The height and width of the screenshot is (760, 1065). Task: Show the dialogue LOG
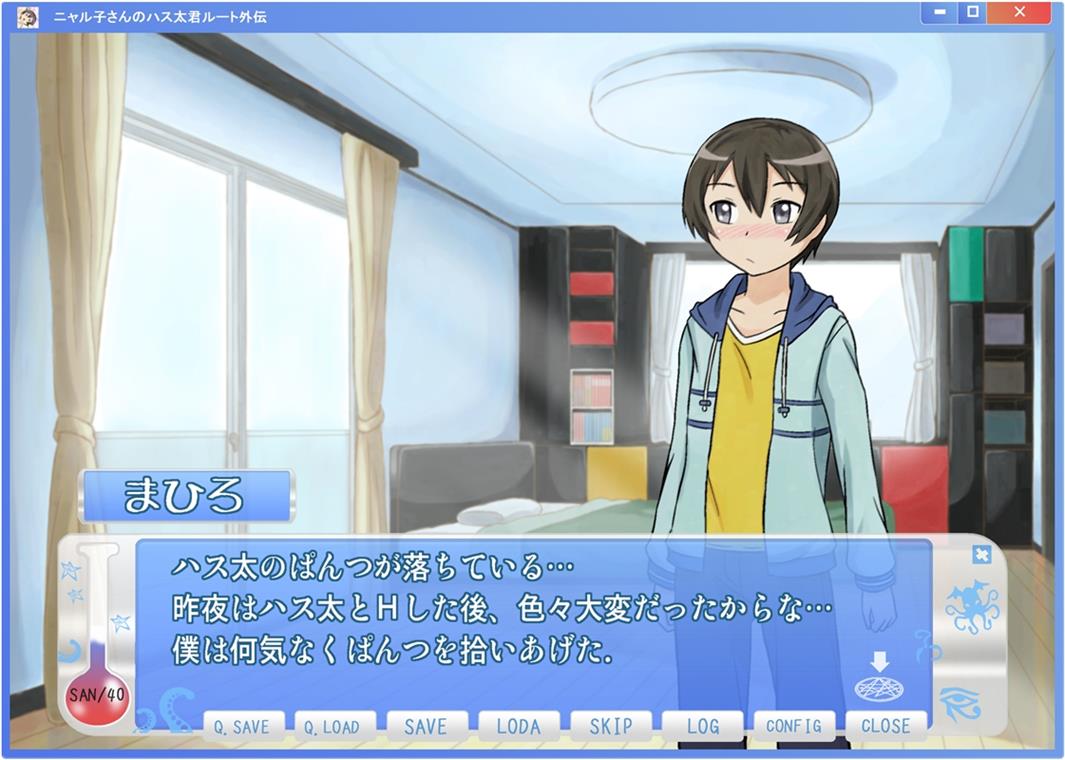pos(702,726)
